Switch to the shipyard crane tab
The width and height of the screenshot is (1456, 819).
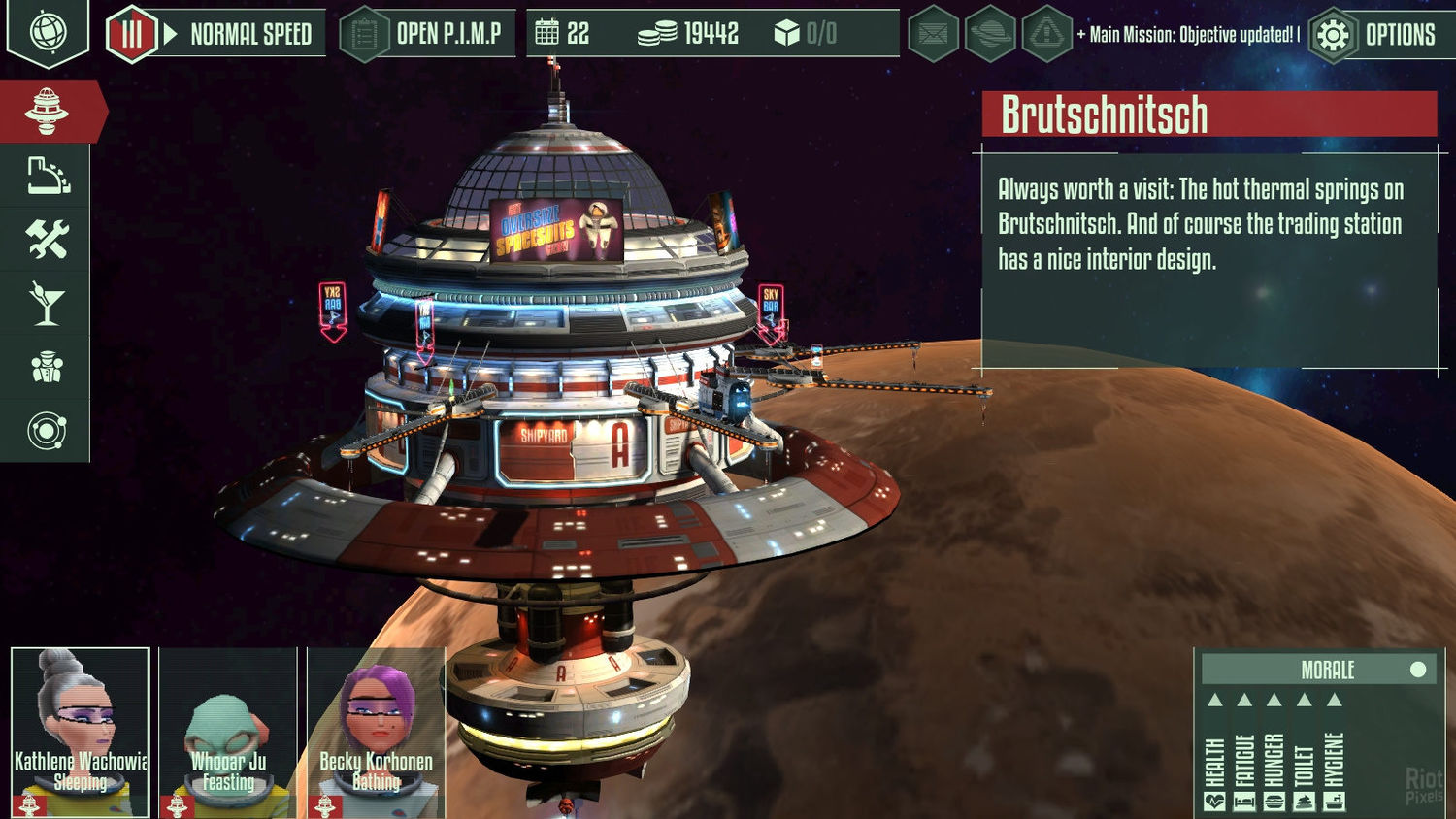[x=47, y=176]
